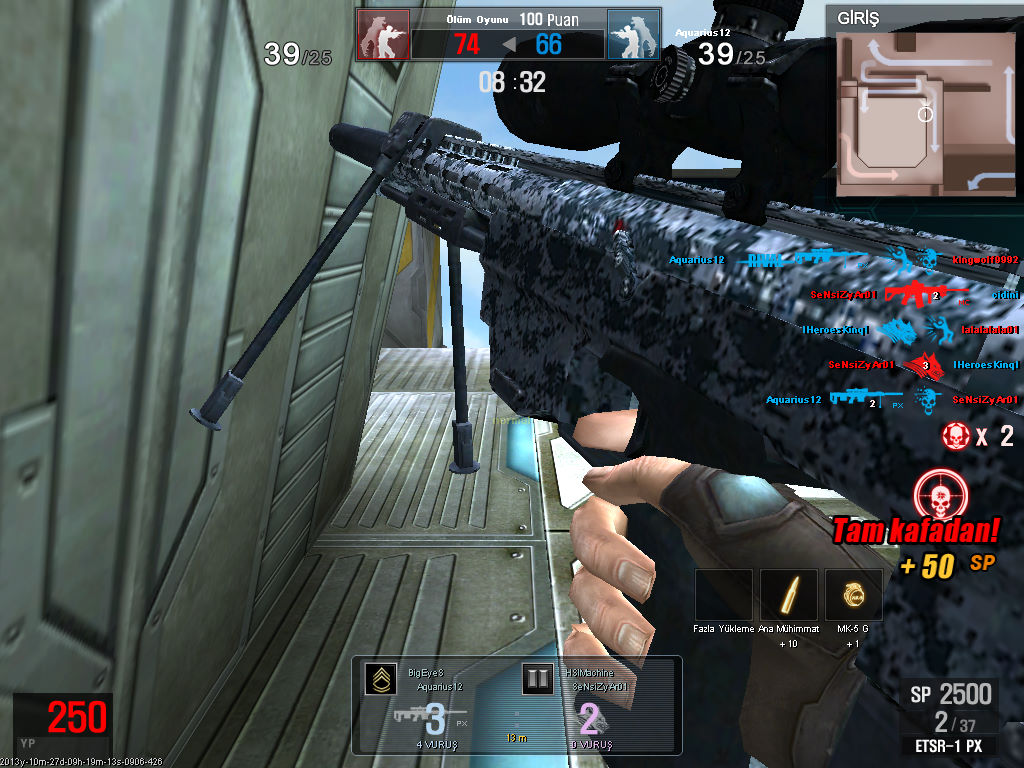
Task: Click the HellMachine rank badge
Action: tap(538, 680)
